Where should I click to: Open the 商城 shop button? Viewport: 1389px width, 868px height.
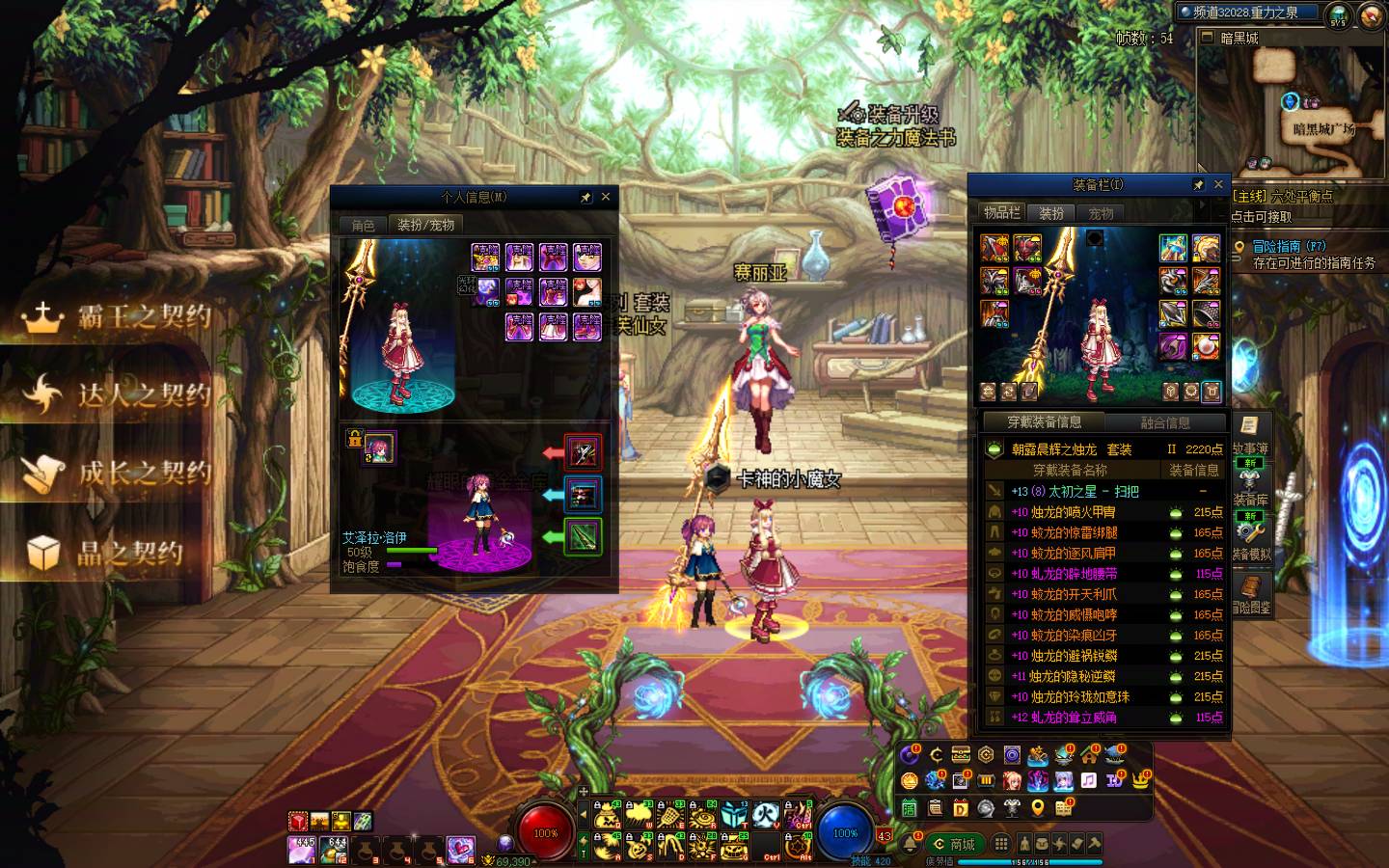(x=954, y=844)
